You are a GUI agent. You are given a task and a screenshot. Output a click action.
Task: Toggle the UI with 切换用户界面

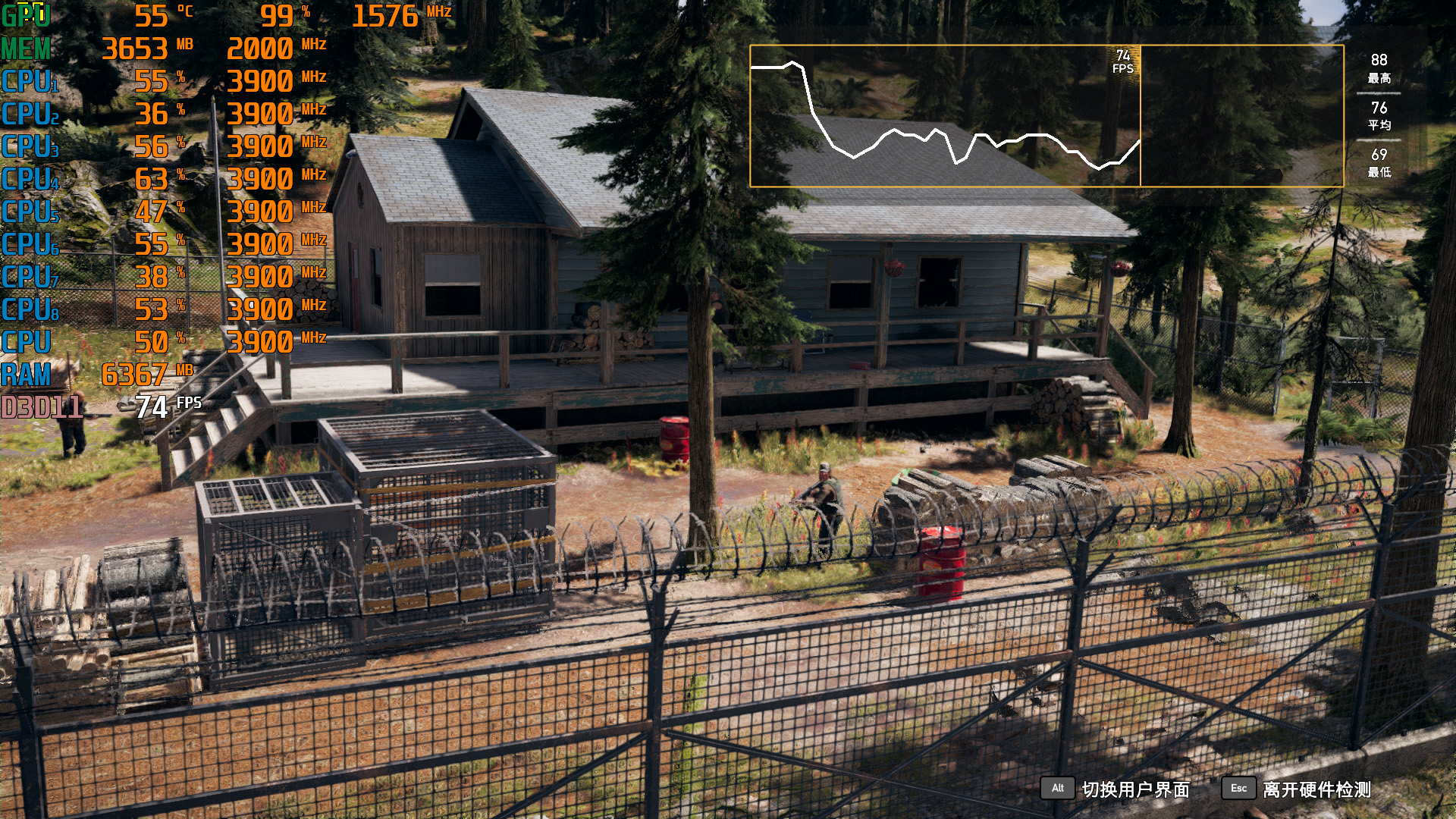pyautogui.click(x=1134, y=789)
